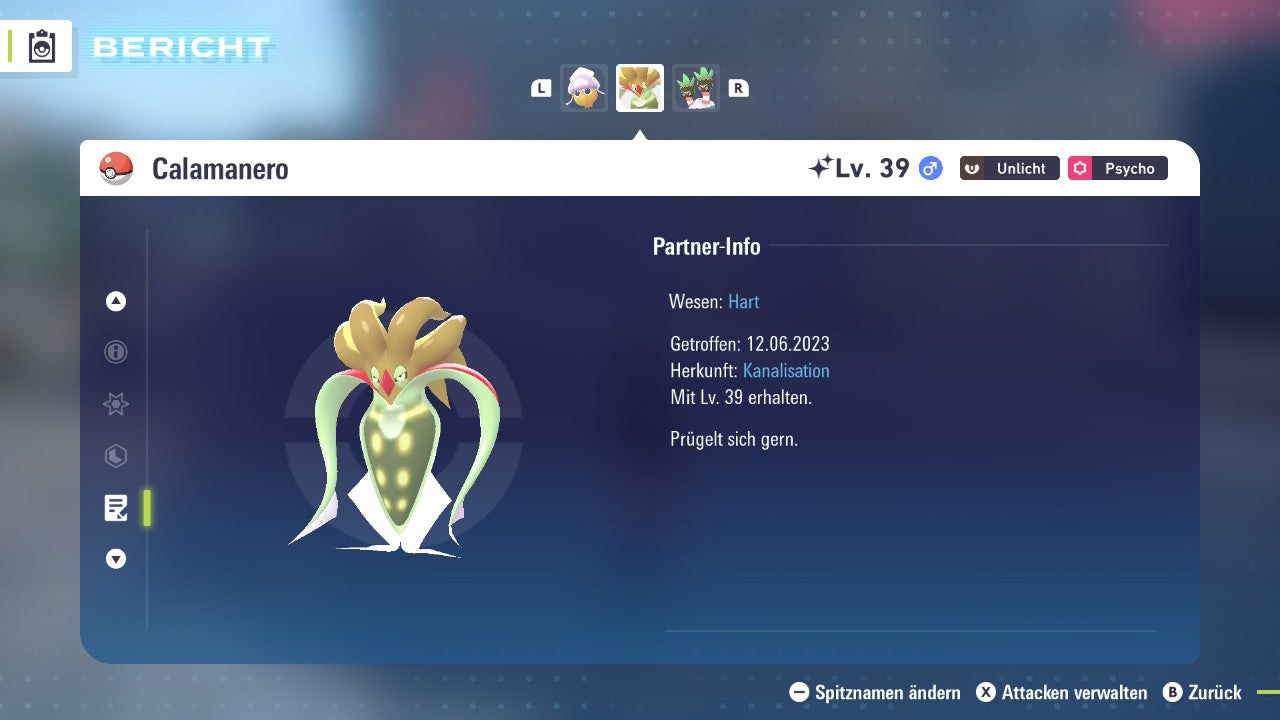Viewport: 1280px width, 720px height.
Task: Select the memo report icon in the sidebar
Action: [115, 508]
